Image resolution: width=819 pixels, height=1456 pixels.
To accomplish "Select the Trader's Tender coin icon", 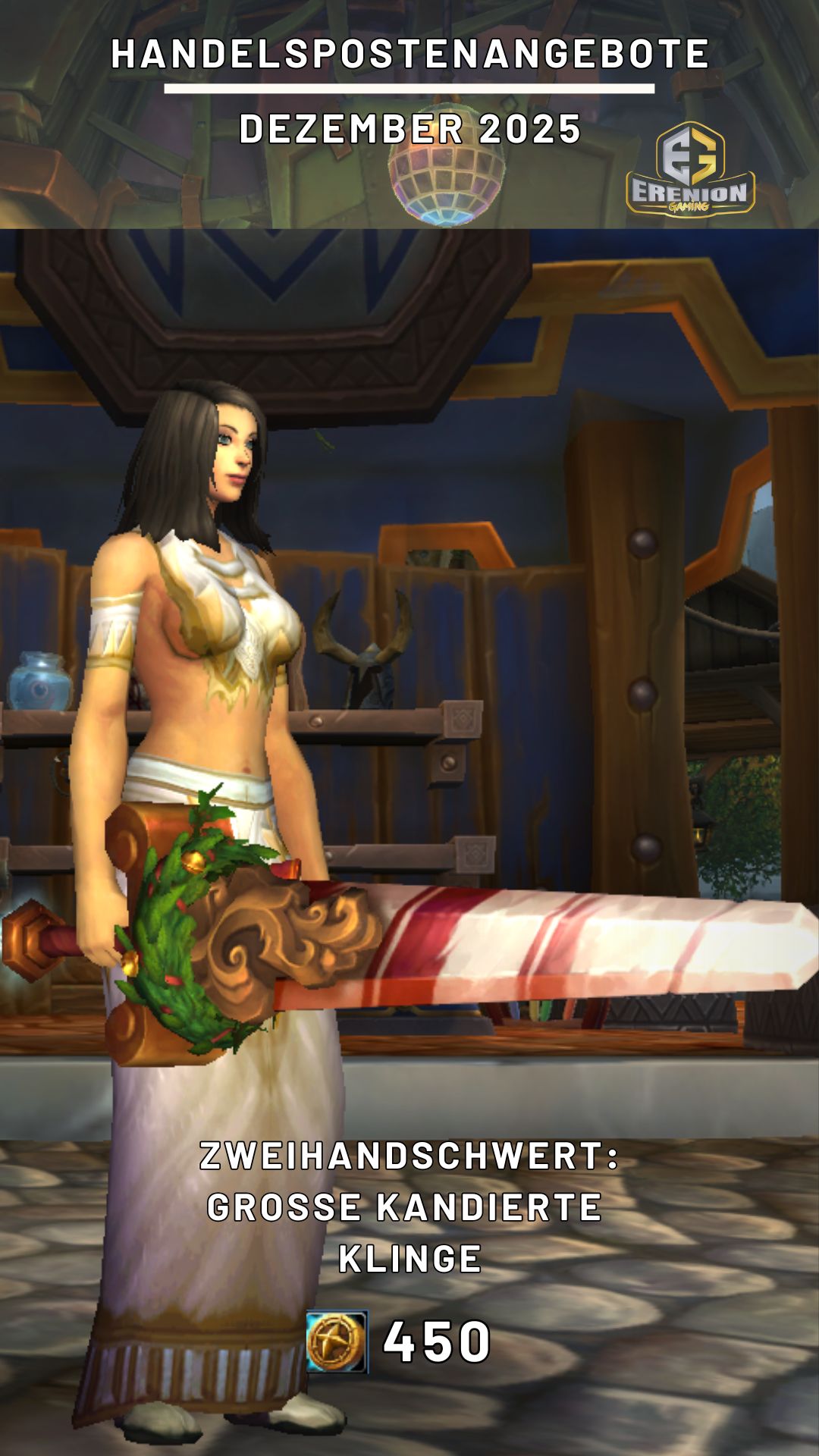I will 337,1341.
